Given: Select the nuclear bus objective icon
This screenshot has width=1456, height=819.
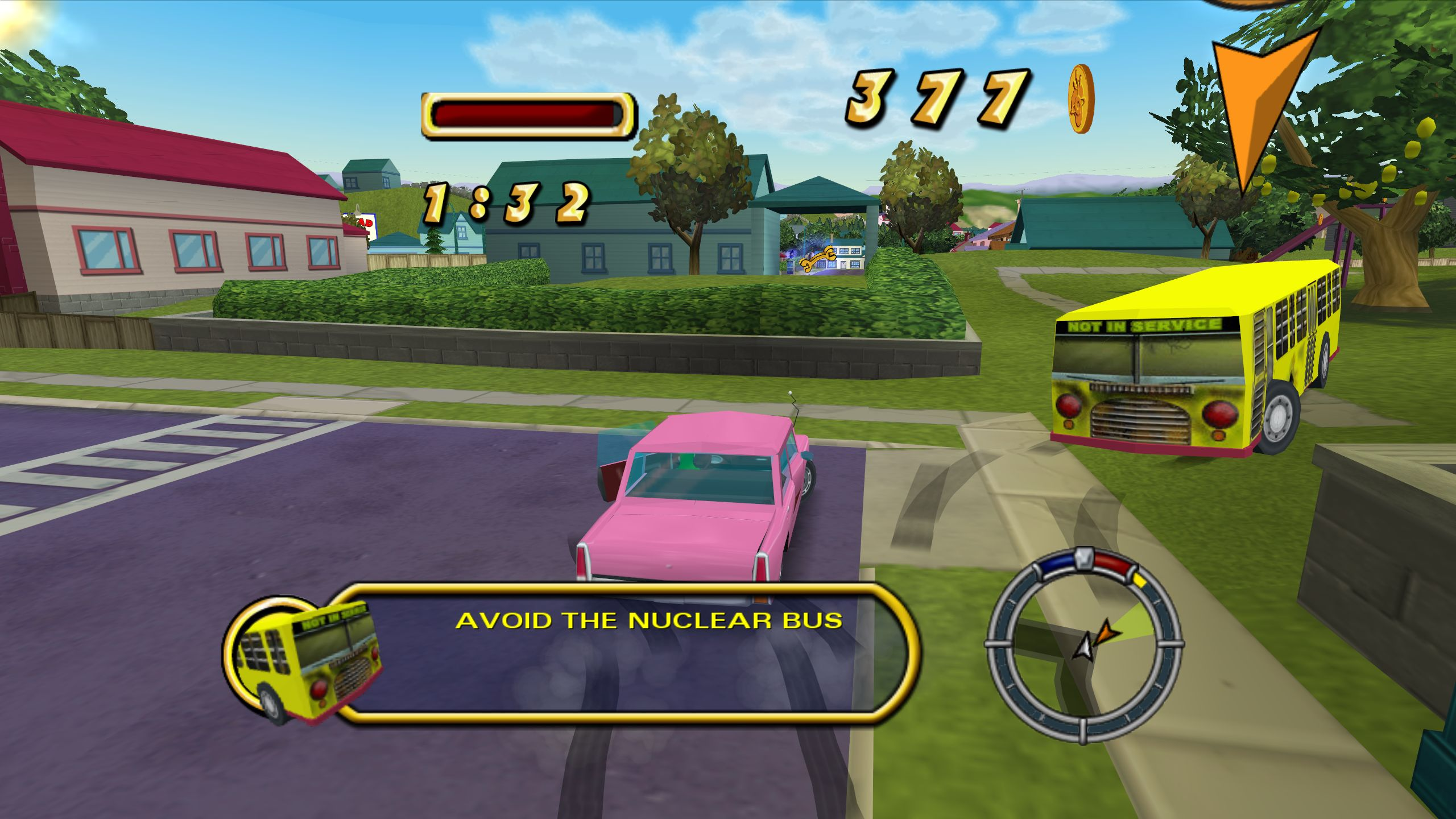Looking at the screenshot, I should tap(304, 660).
